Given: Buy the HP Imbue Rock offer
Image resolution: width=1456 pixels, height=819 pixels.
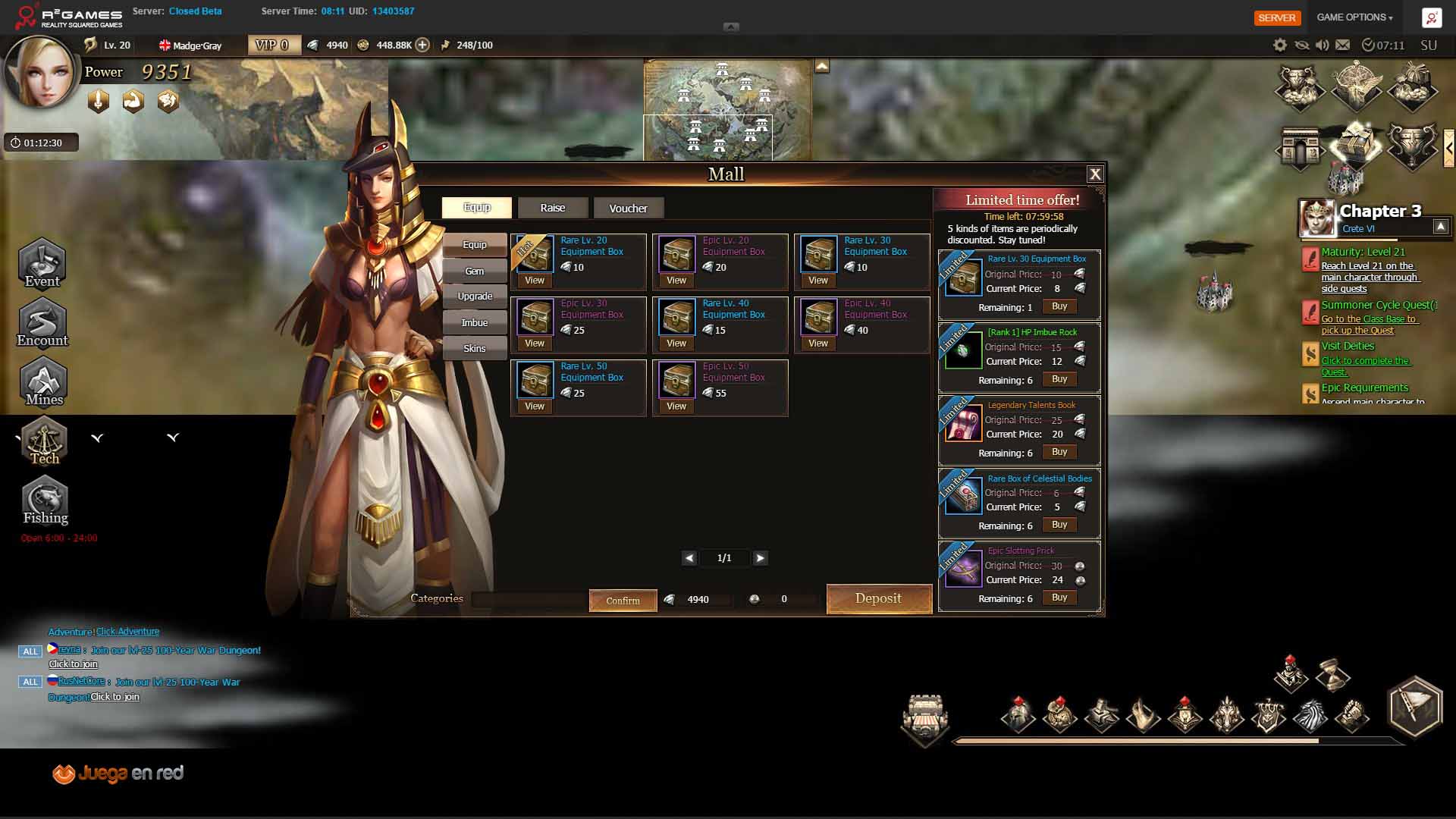Looking at the screenshot, I should click(x=1059, y=379).
